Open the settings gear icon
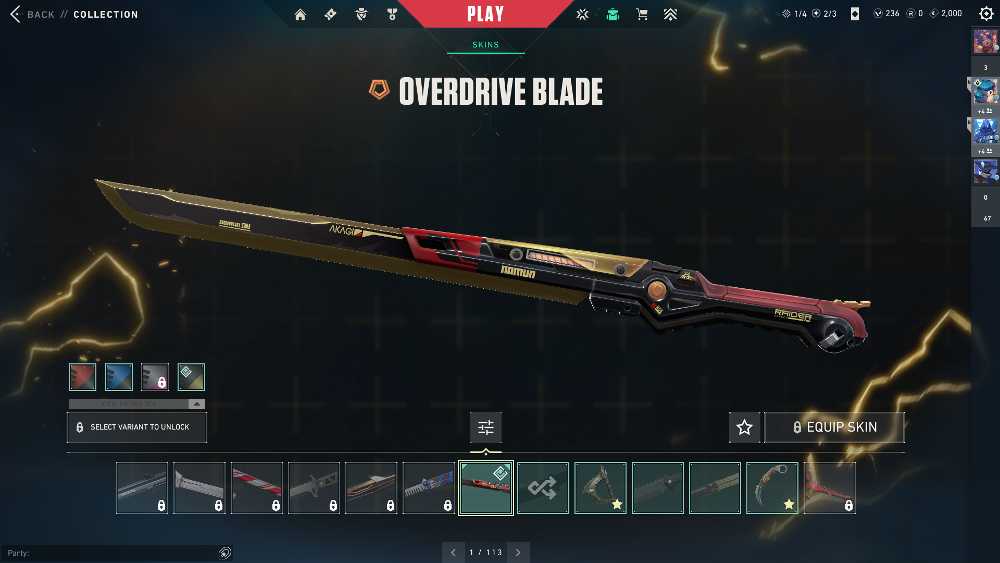 pyautogui.click(x=986, y=14)
